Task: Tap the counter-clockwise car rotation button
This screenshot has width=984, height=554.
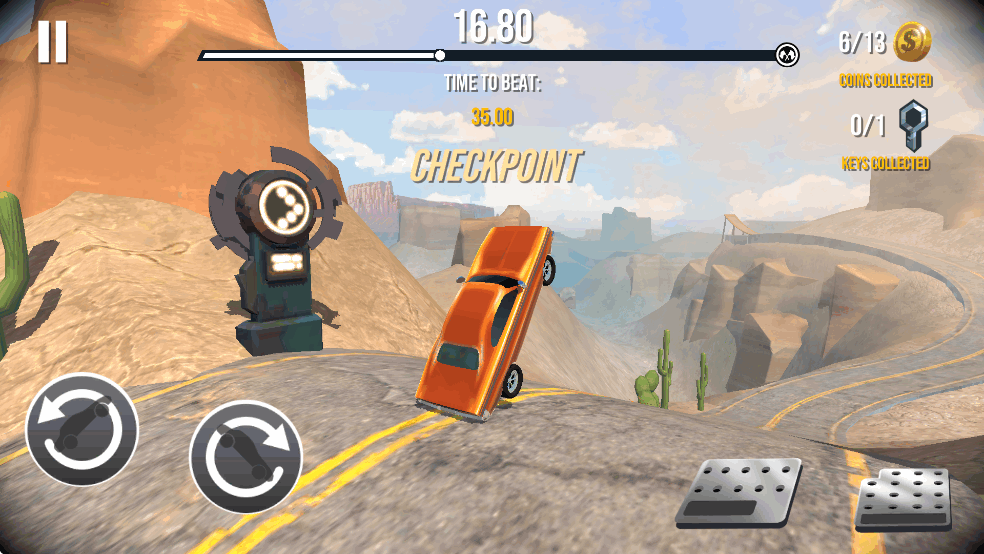Action: 82,429
